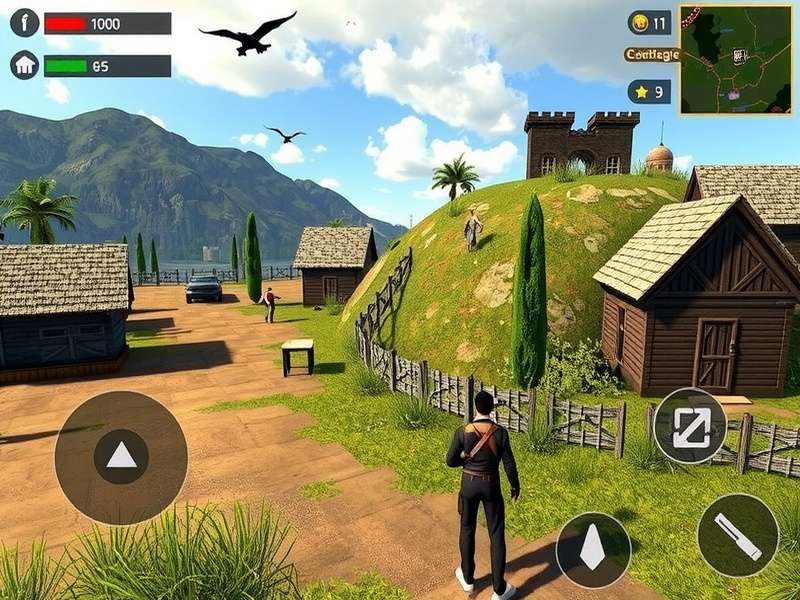Tap the character icon beside the red bar
Image resolution: width=800 pixels, height=600 pixels.
click(x=24, y=23)
